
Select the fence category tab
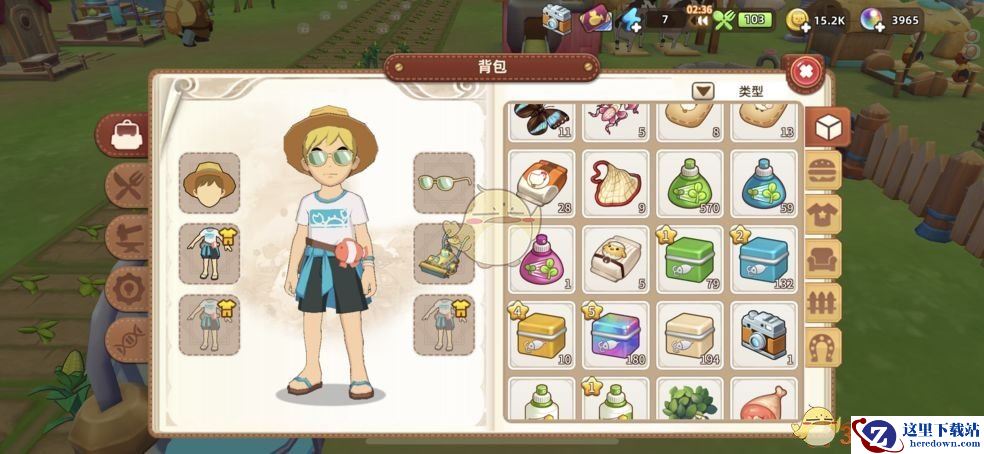(826, 302)
